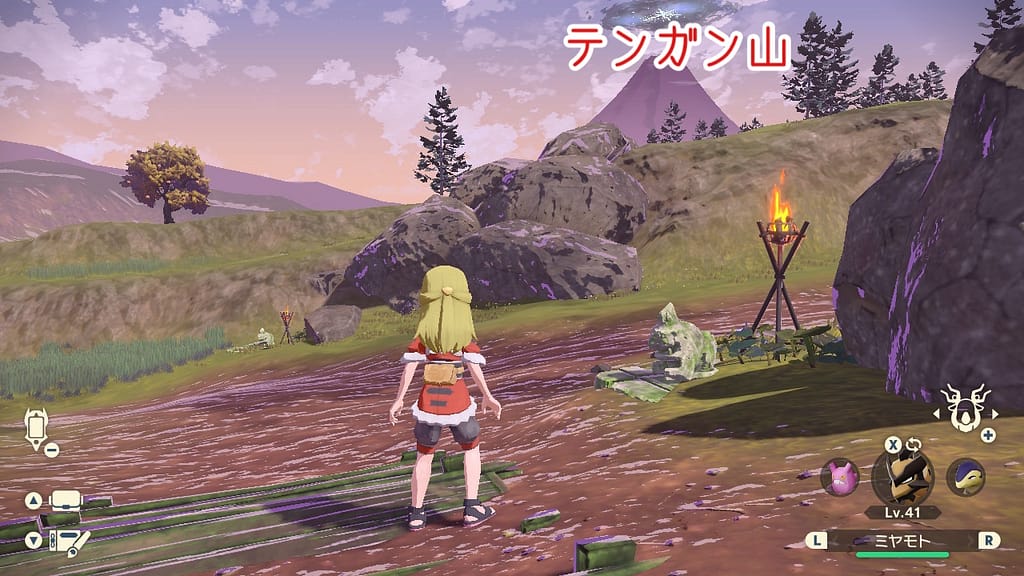
Task: Select the Wyrdeer ride icon
Action: (965, 411)
